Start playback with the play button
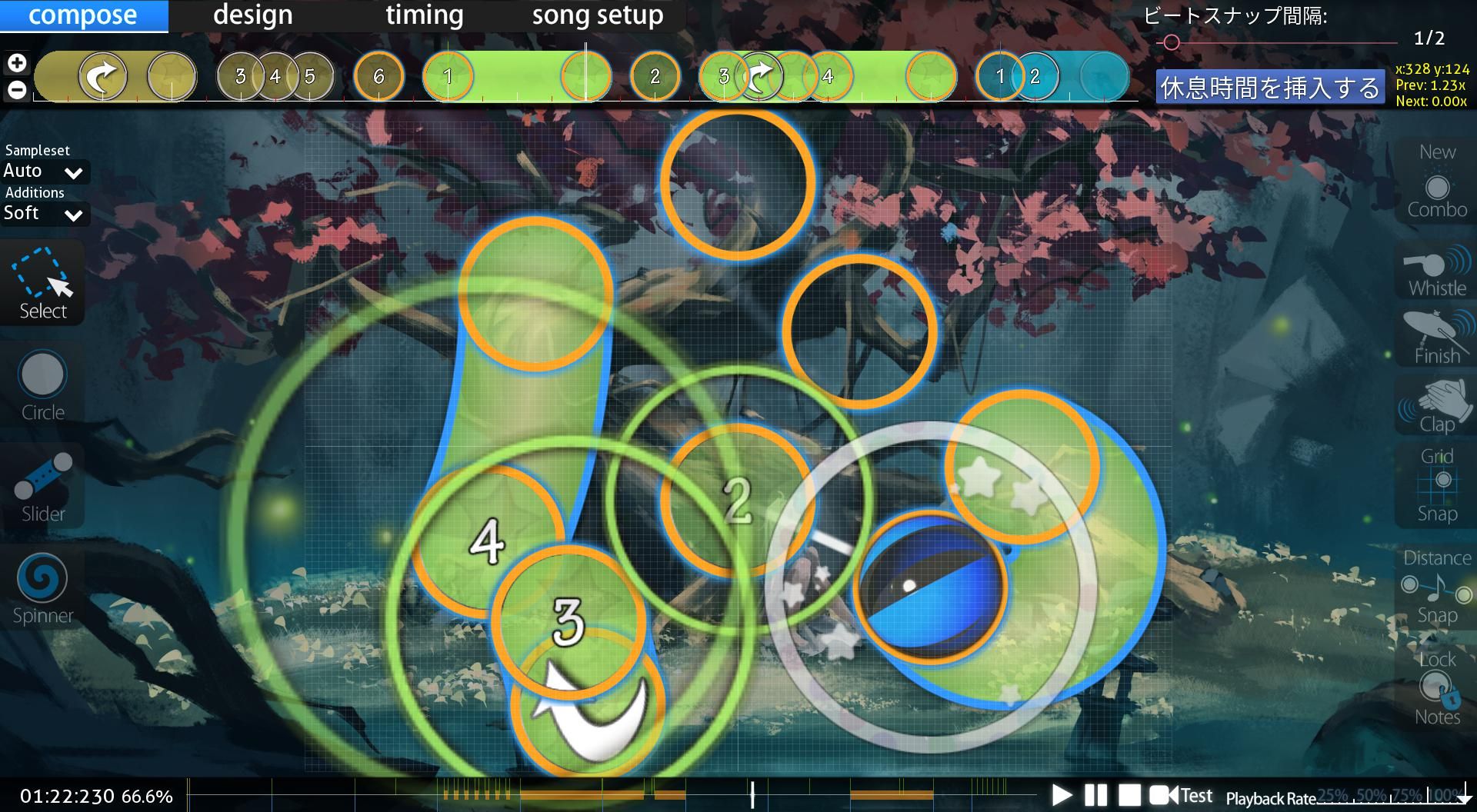Viewport: 1477px width, 812px height. (x=1062, y=795)
